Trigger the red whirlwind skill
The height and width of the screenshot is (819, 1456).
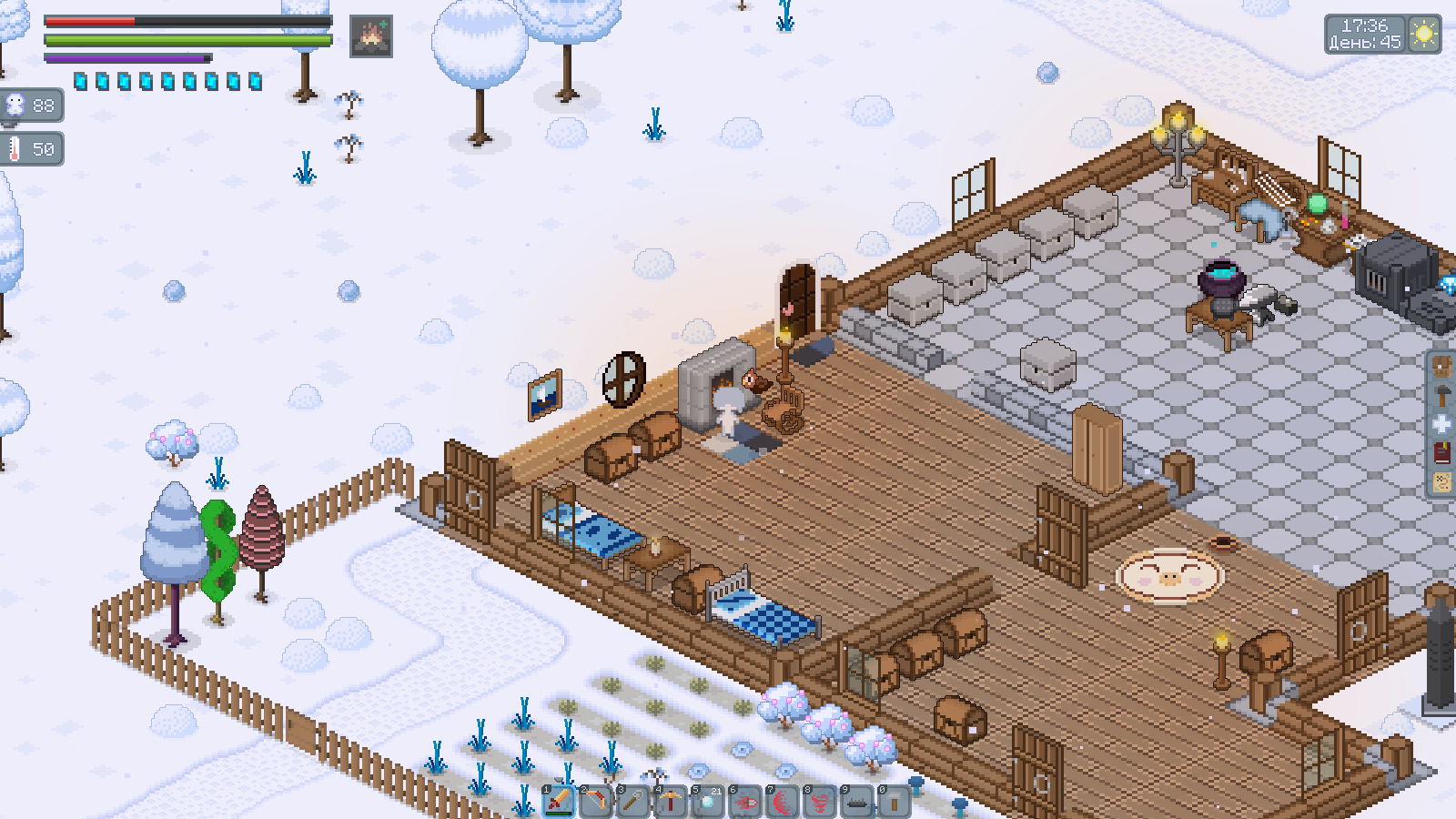point(820,802)
